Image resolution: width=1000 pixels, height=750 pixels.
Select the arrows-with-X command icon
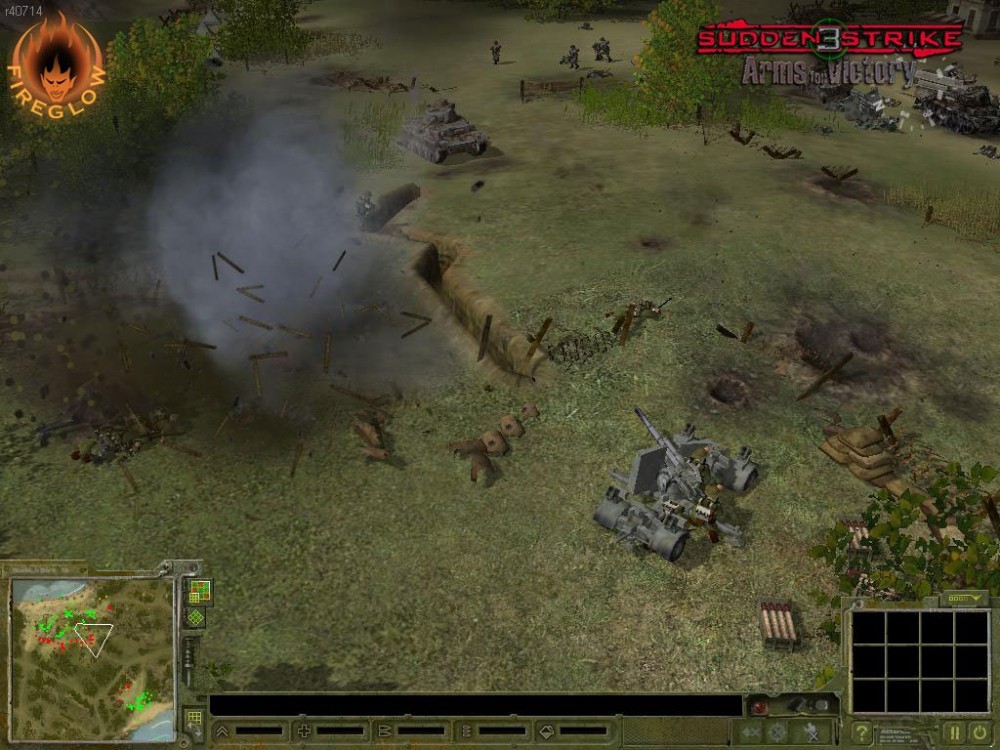coord(749,733)
